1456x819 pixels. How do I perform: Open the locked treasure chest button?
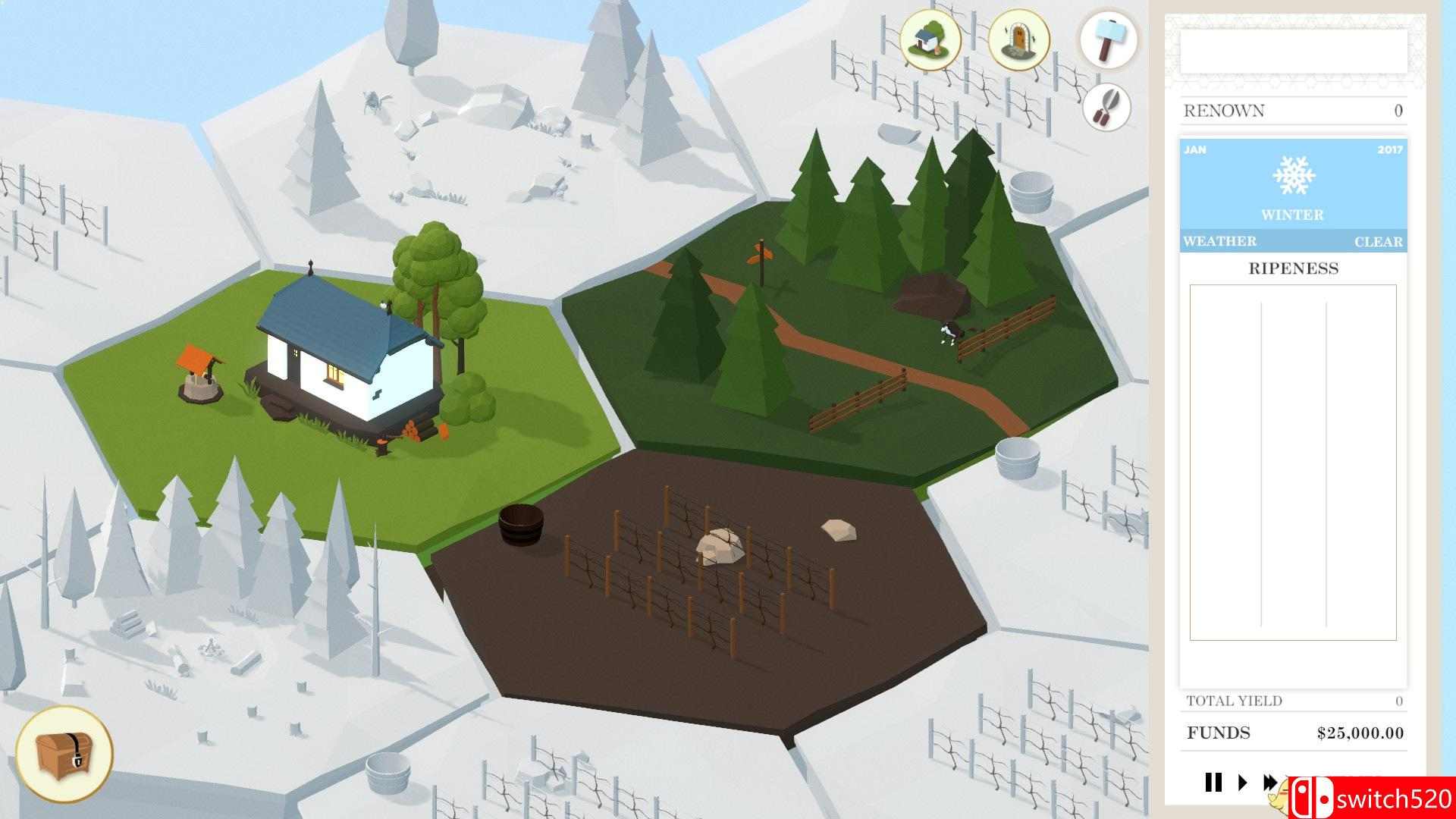[64, 753]
